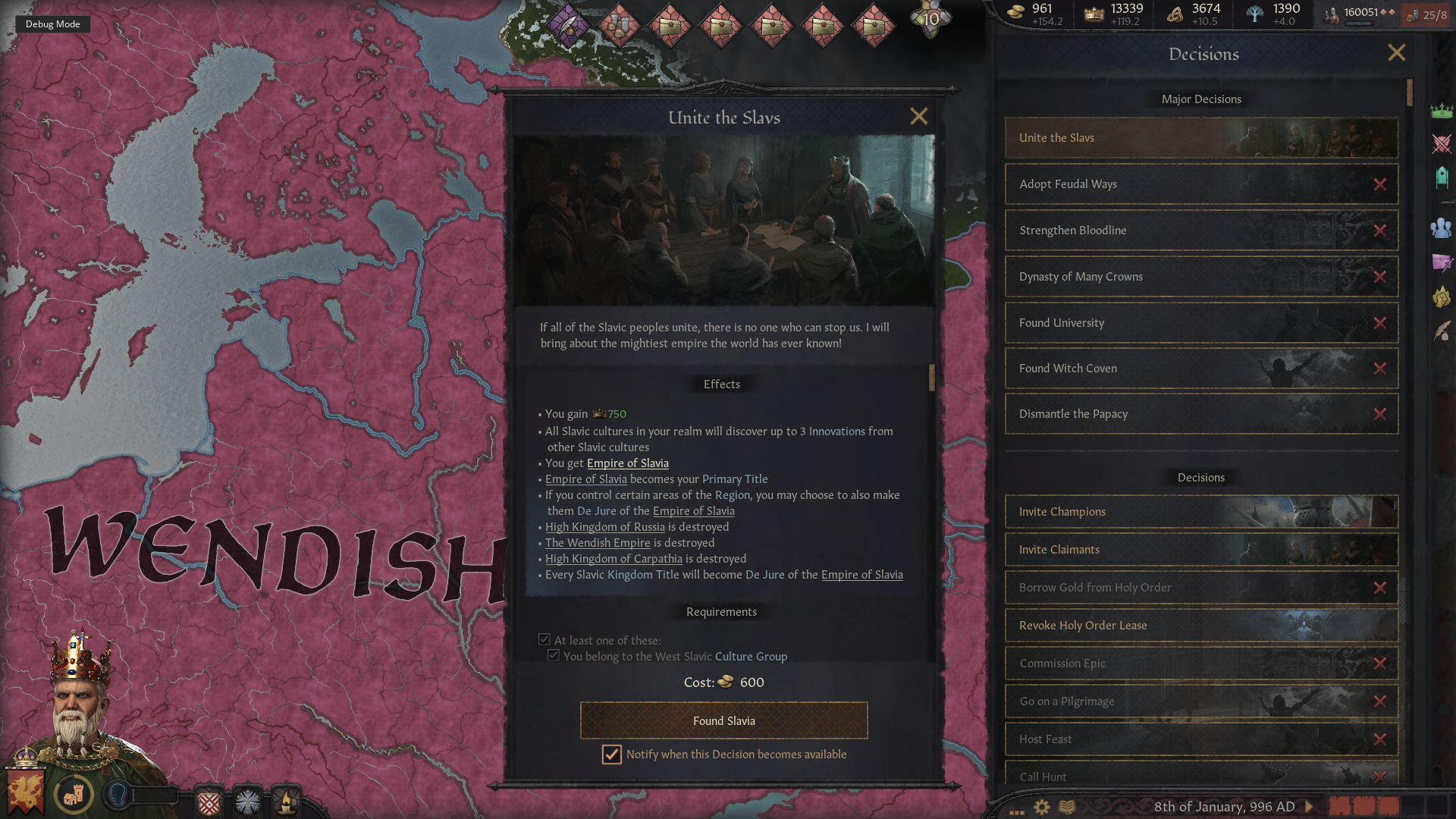Choose the Dismantle the Papacy decision
Viewport: 1456px width, 819px height.
coord(1200,414)
